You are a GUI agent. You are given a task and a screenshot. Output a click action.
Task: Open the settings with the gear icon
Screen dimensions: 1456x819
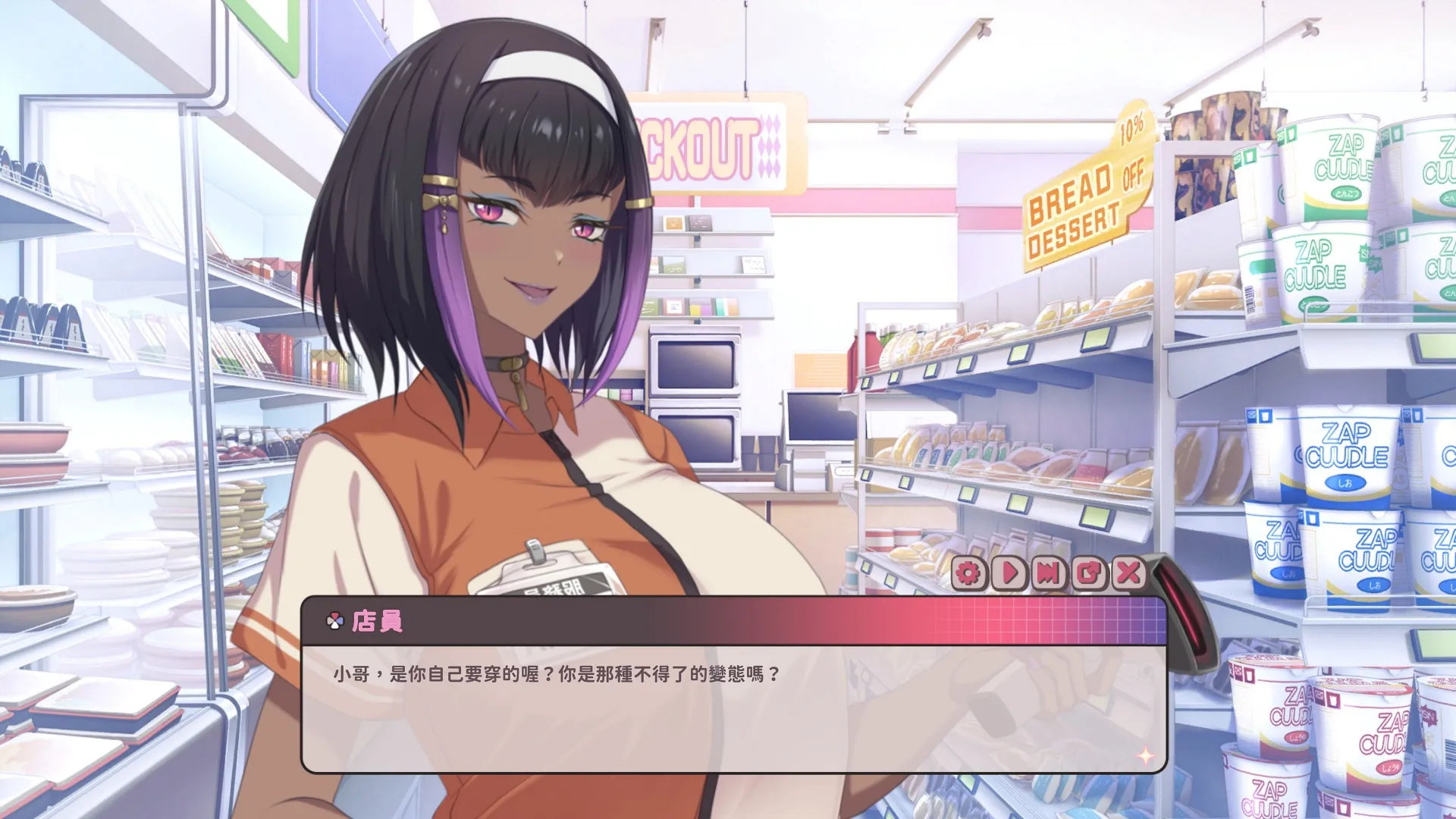[x=969, y=573]
